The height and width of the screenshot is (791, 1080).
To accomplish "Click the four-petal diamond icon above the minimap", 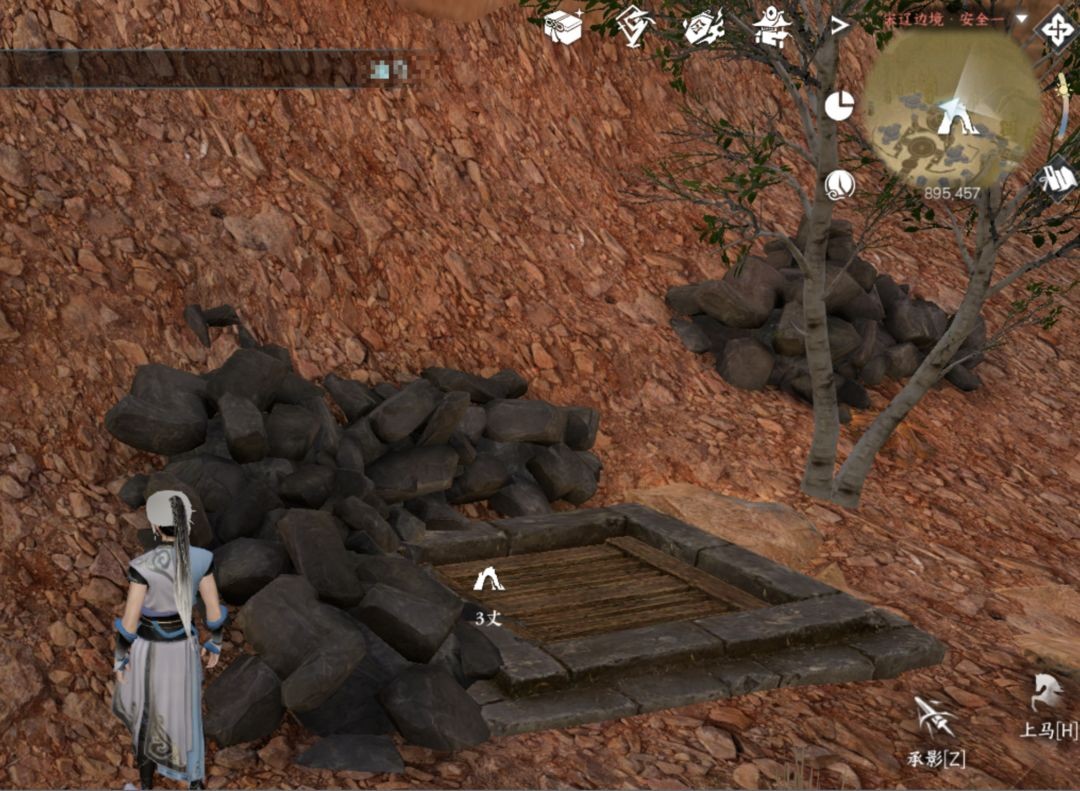I will click(1057, 27).
